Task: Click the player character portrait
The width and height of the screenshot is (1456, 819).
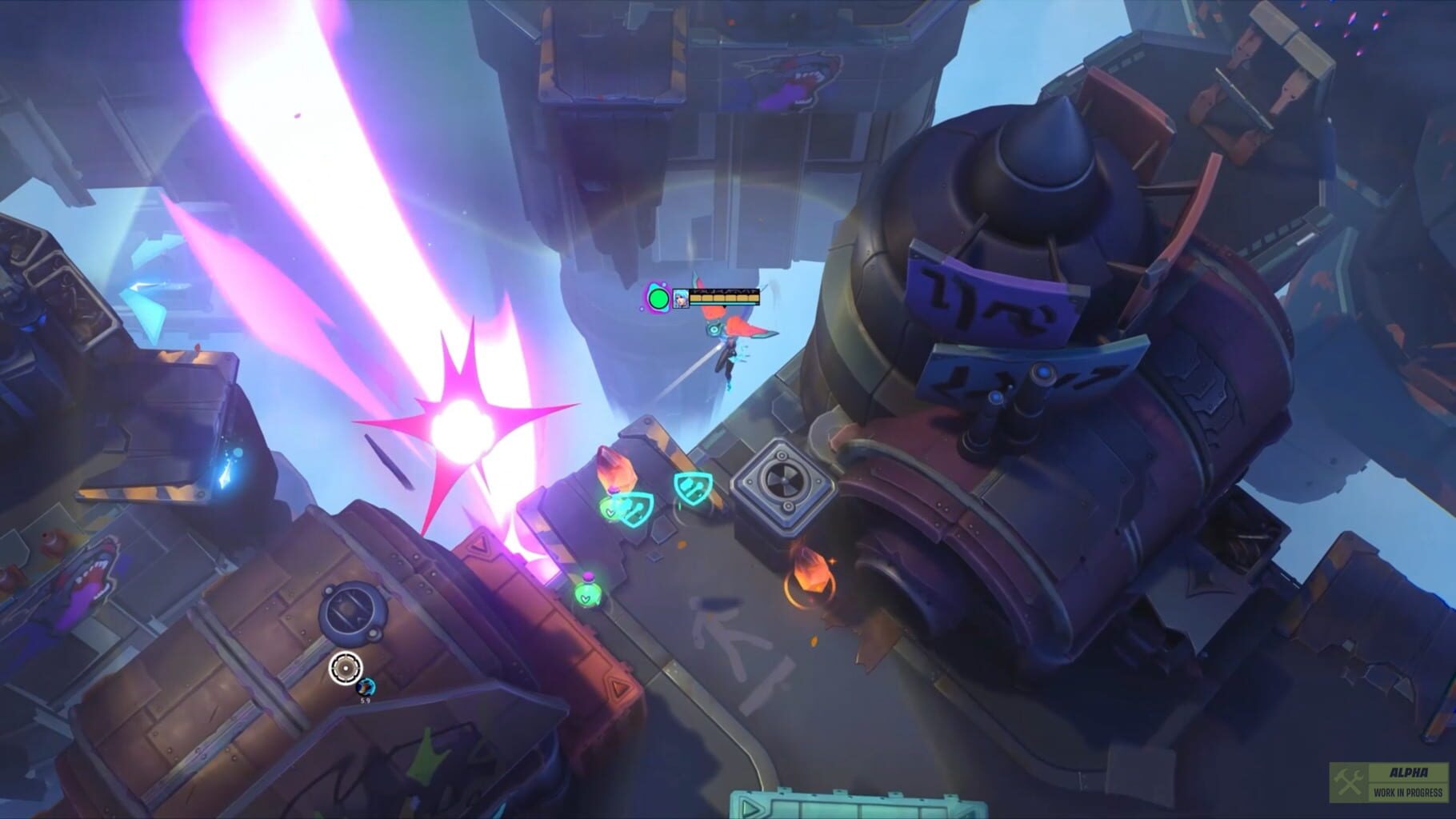Action: pos(681,299)
